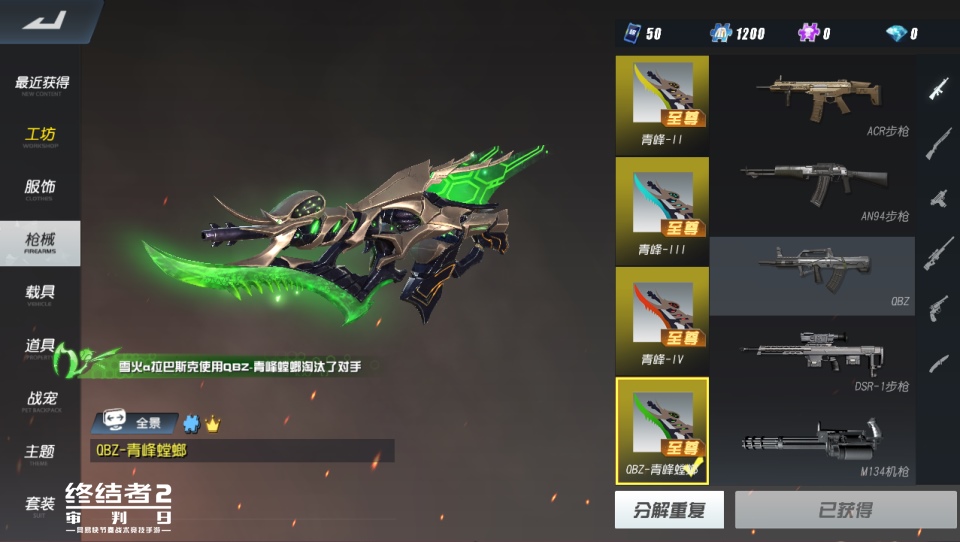Go back using the top-left arrow

coord(43,20)
